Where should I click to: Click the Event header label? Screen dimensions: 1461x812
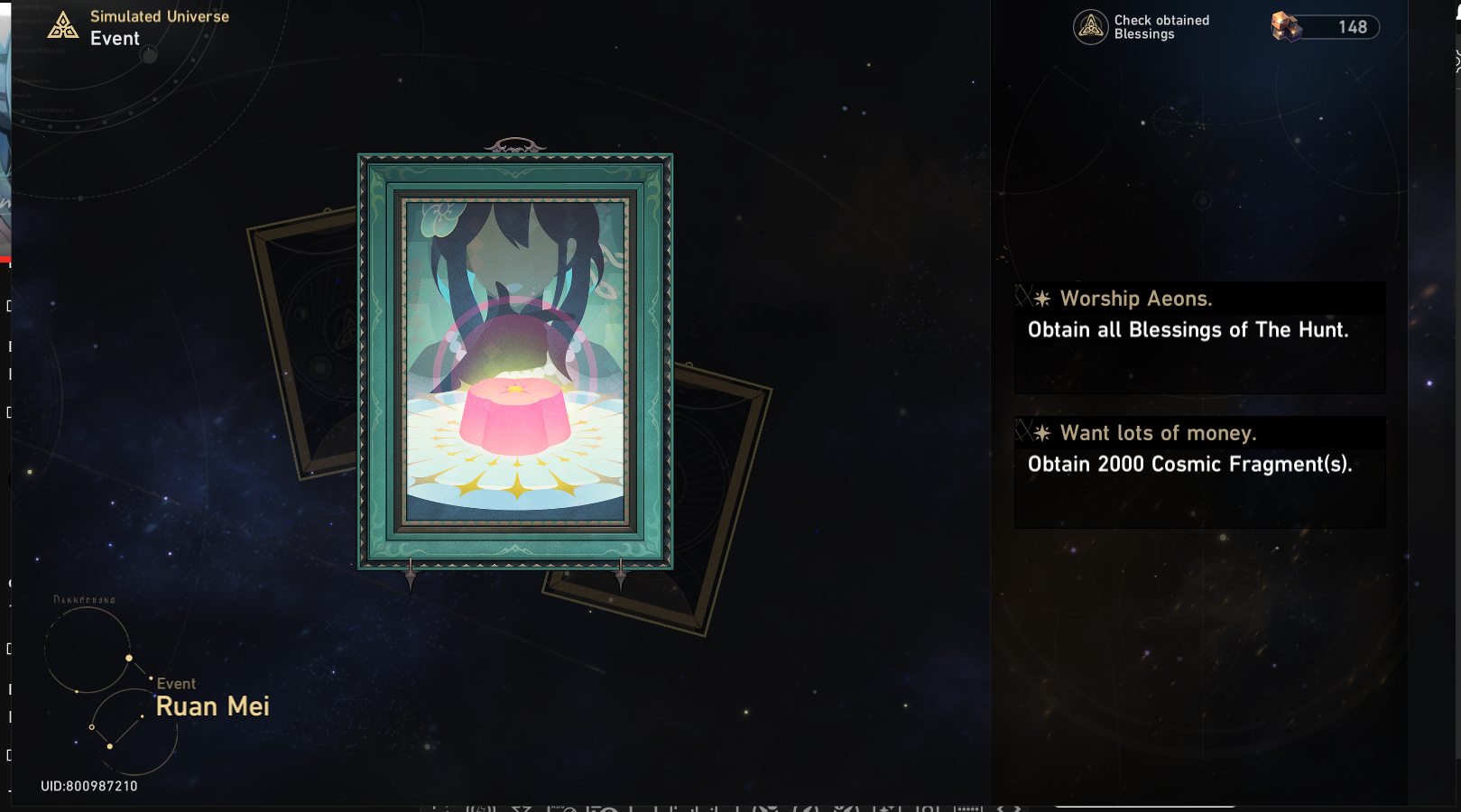pos(115,38)
